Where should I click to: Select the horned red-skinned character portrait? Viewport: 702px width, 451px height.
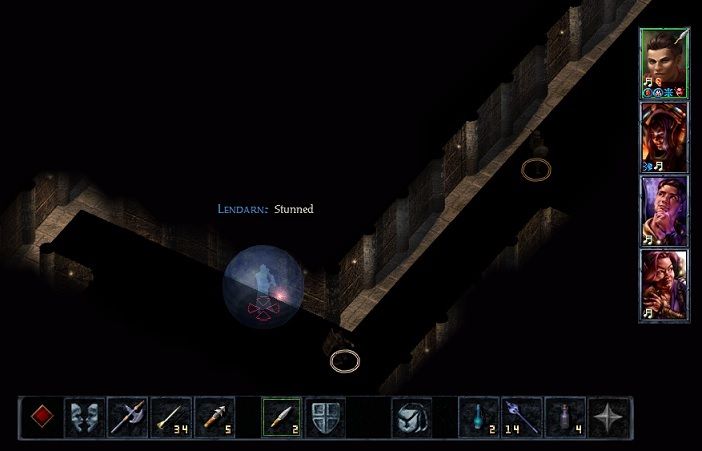pyautogui.click(x=664, y=137)
